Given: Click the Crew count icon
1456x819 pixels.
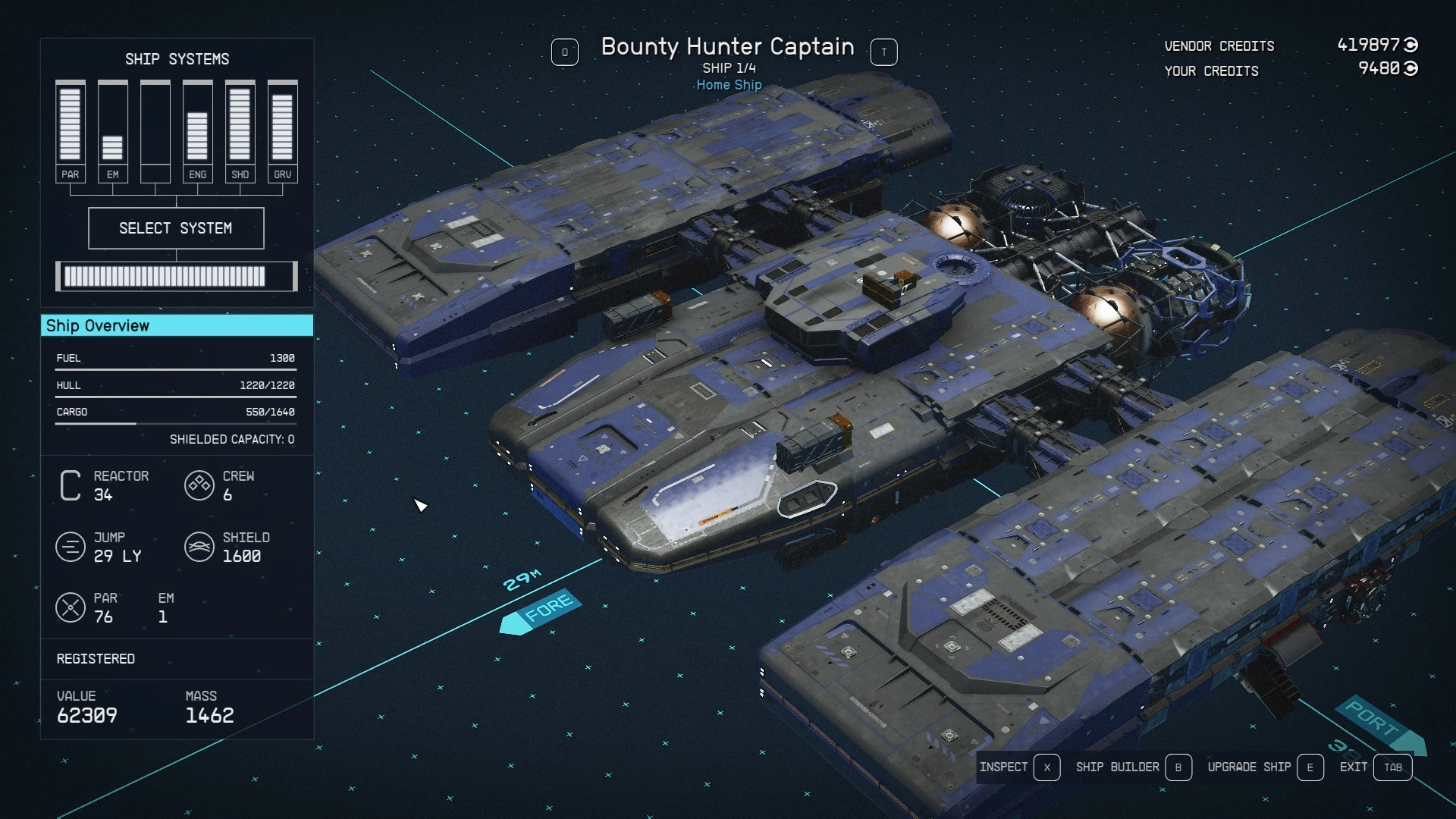Looking at the screenshot, I should pos(199,485).
